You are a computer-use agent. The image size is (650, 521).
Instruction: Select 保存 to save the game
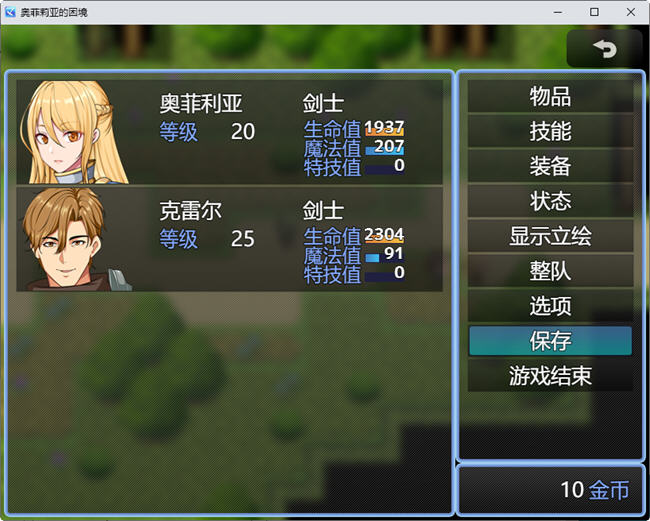pyautogui.click(x=550, y=341)
